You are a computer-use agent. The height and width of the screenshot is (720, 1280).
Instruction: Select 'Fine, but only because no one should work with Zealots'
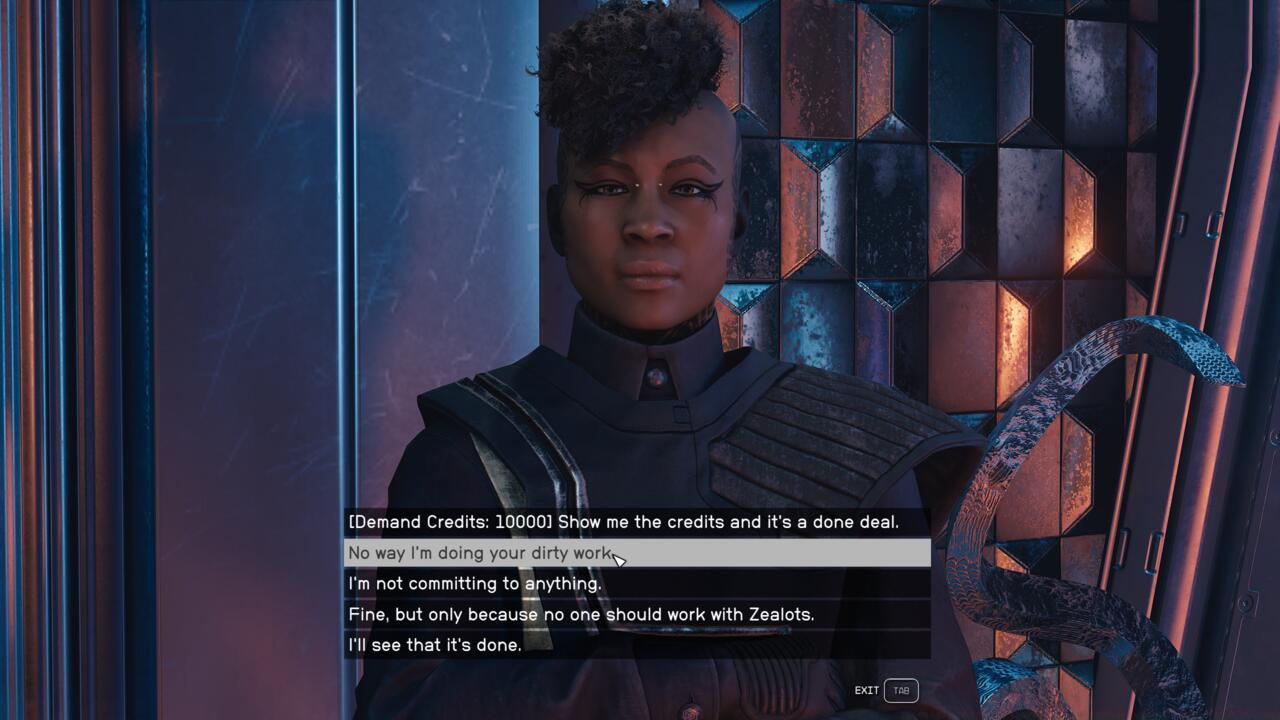(x=637, y=614)
